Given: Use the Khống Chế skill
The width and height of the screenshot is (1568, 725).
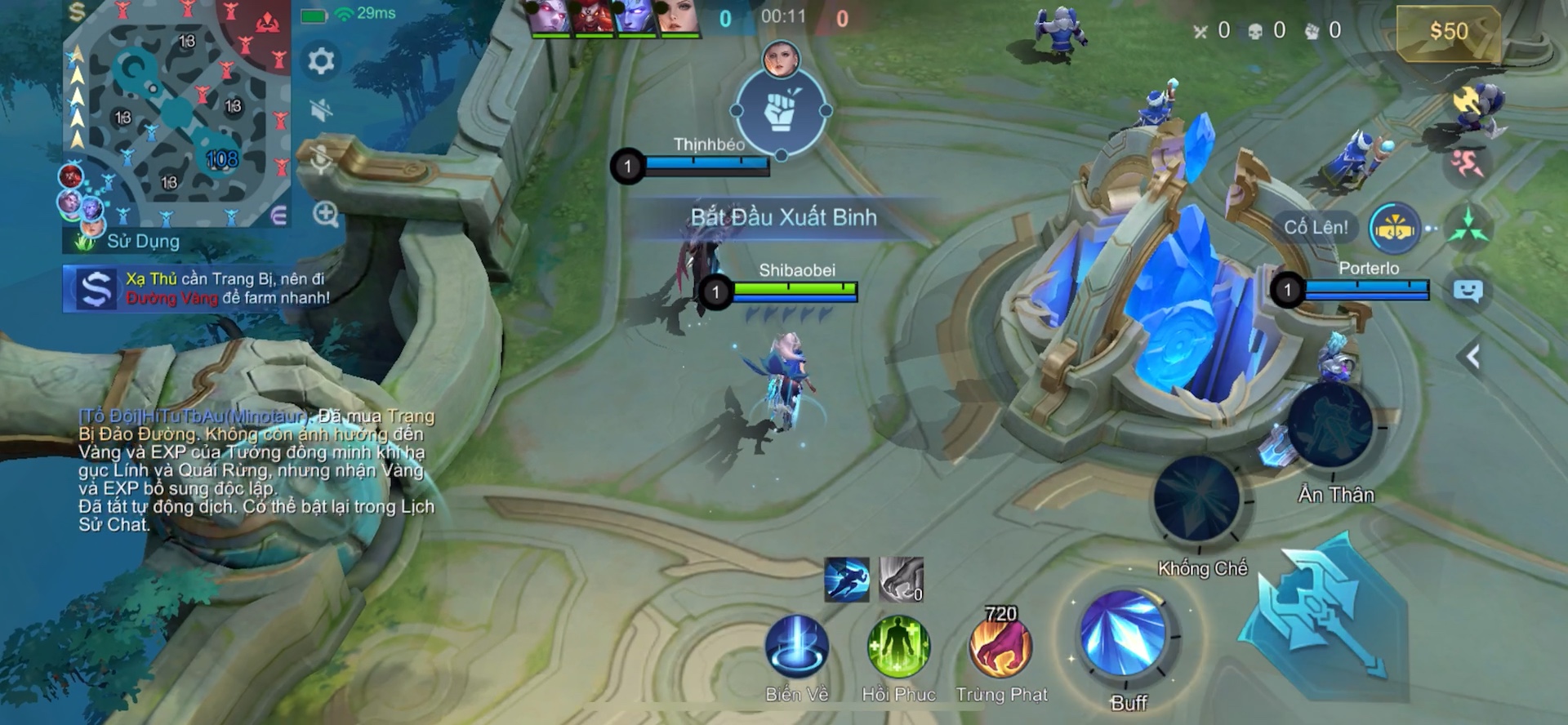Looking at the screenshot, I should coord(1197,498).
